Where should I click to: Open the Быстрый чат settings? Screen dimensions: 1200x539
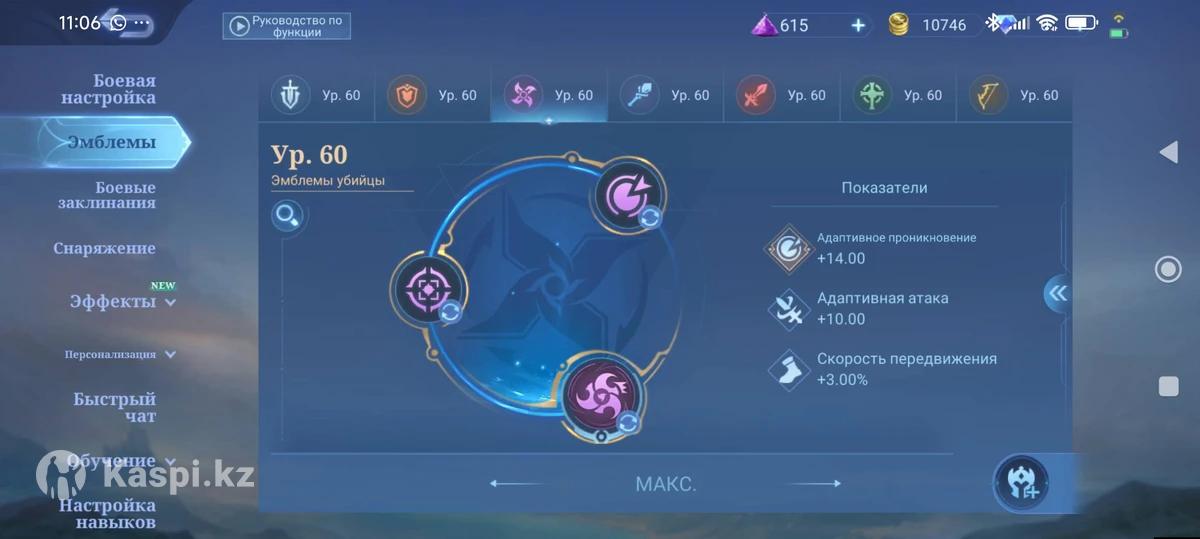tap(114, 407)
